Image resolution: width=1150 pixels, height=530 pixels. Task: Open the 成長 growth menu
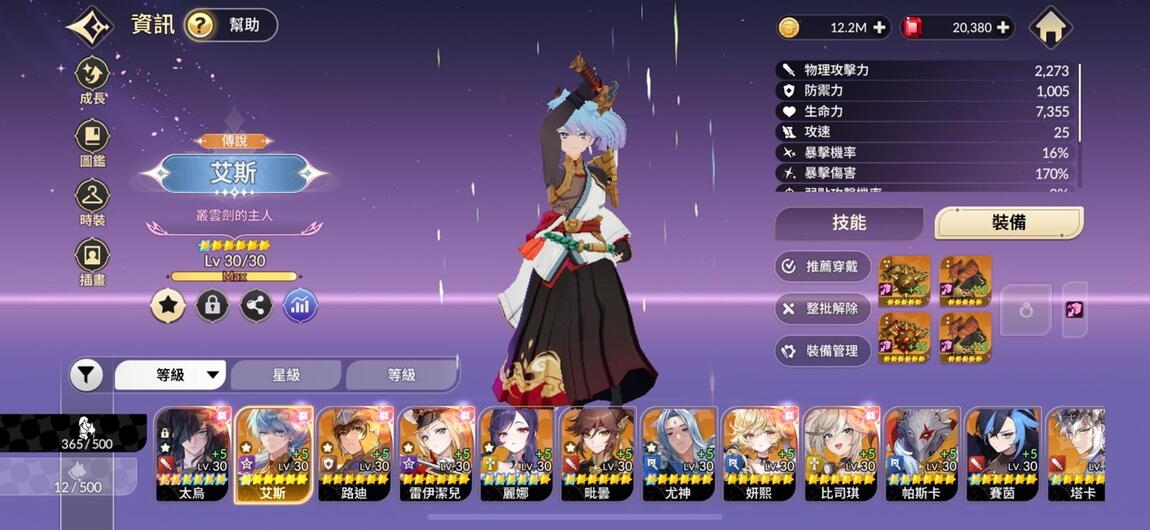(93, 80)
